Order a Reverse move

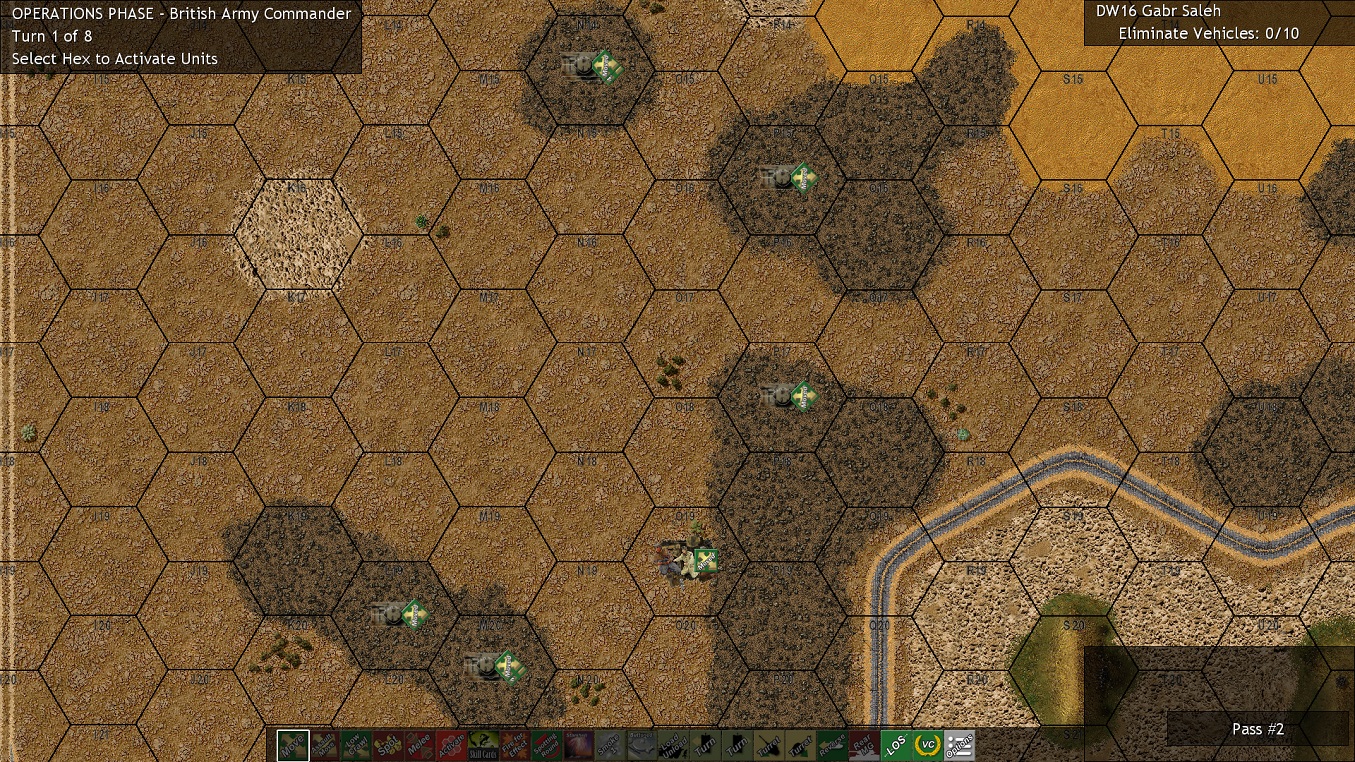point(832,744)
